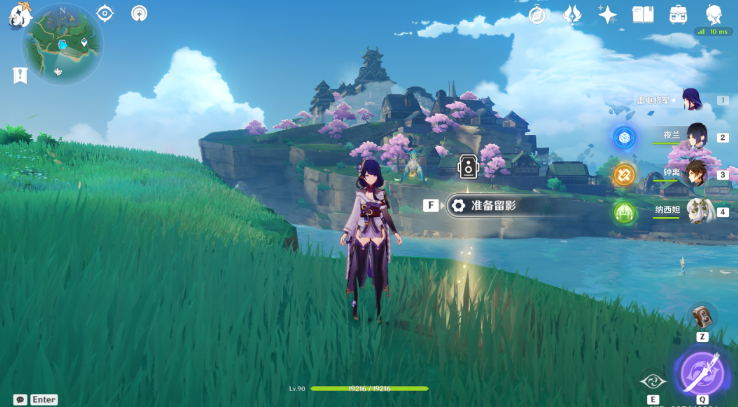Click the round sparkle icon right of the eye icon
The image size is (738, 407).
[139, 13]
